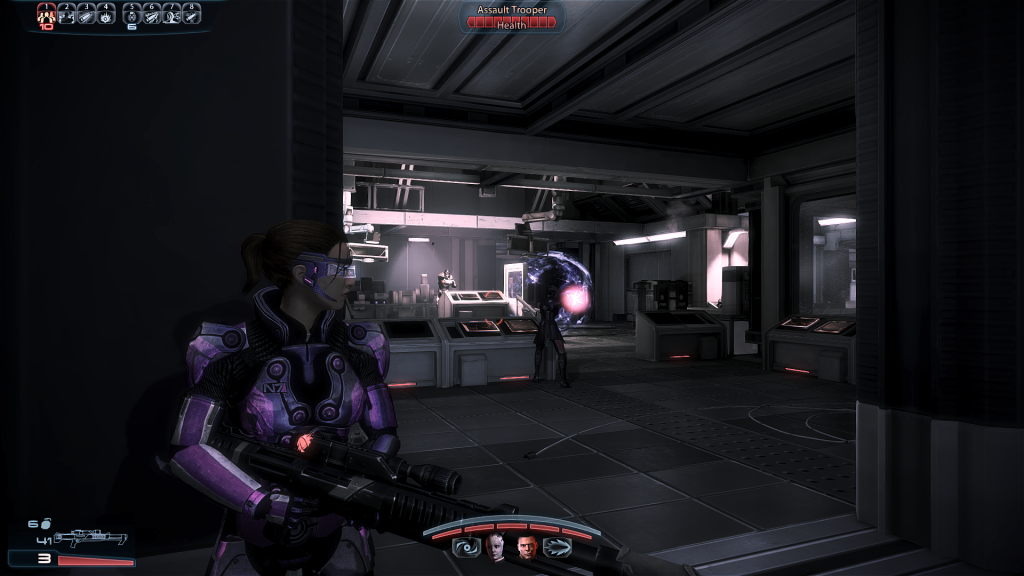The height and width of the screenshot is (576, 1024).
Task: Trigger the ammo power in slot 3
Action: [86, 14]
